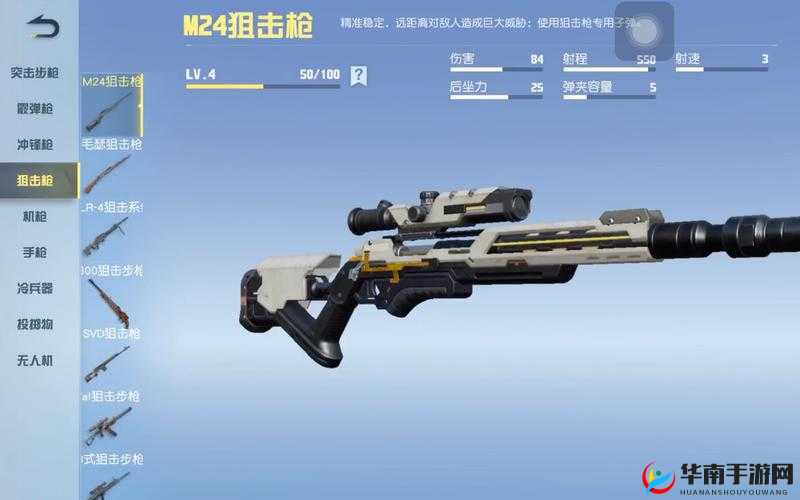
Task: Select the 投掷物 category
Action: (36, 324)
